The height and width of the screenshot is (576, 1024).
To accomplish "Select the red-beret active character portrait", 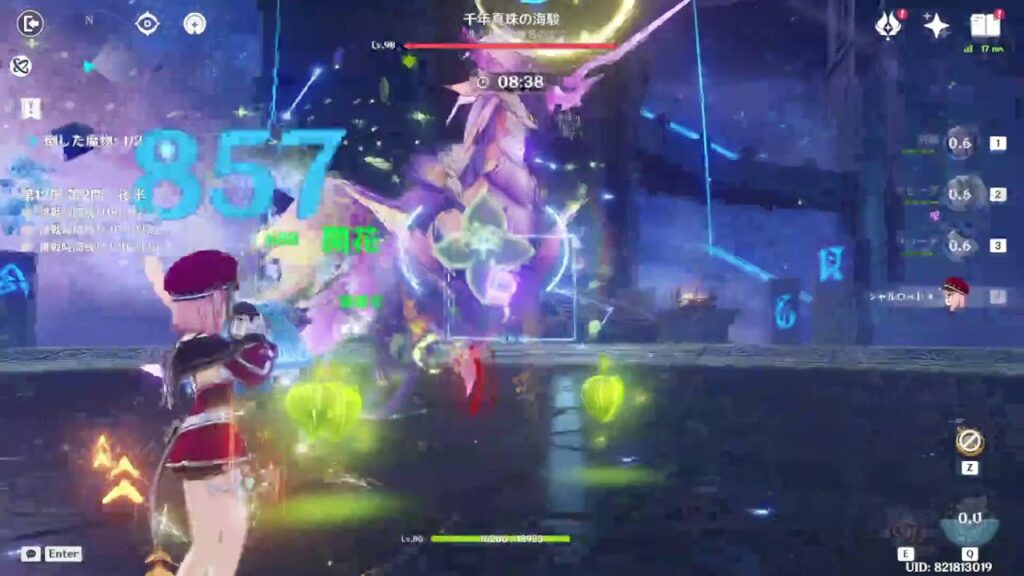I will [x=956, y=295].
